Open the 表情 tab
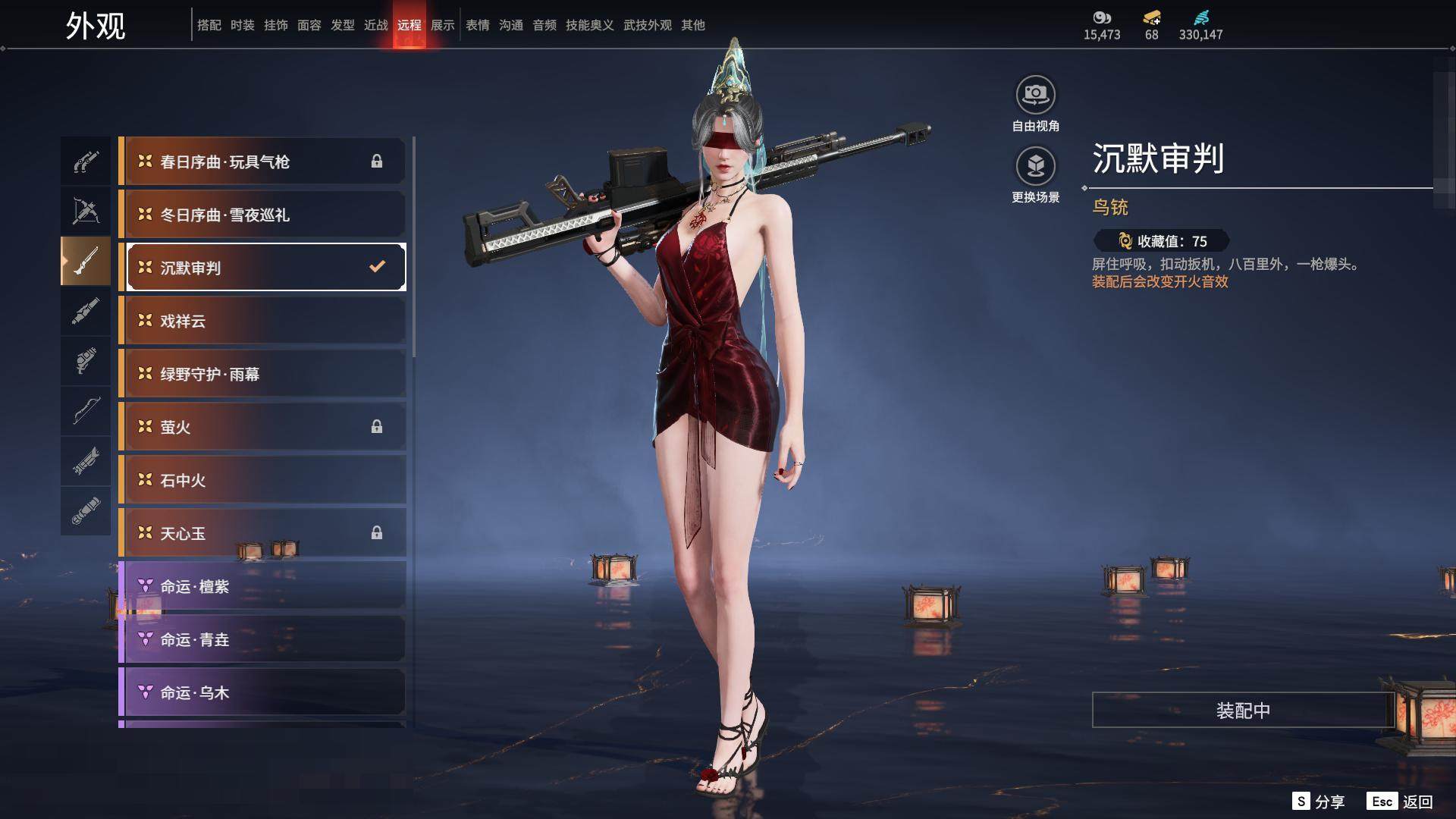The image size is (1456, 819). pyautogui.click(x=478, y=25)
